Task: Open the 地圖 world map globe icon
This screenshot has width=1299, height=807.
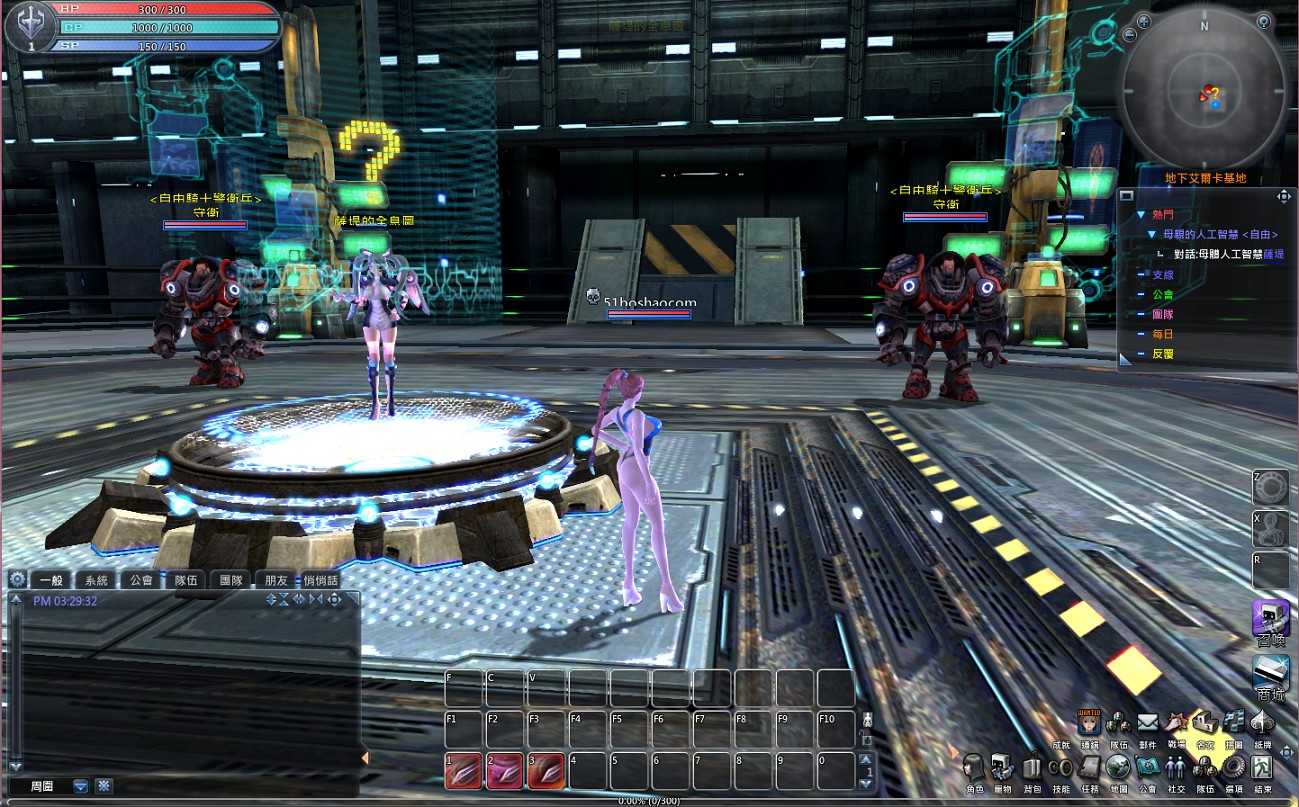Action: pyautogui.click(x=1118, y=768)
